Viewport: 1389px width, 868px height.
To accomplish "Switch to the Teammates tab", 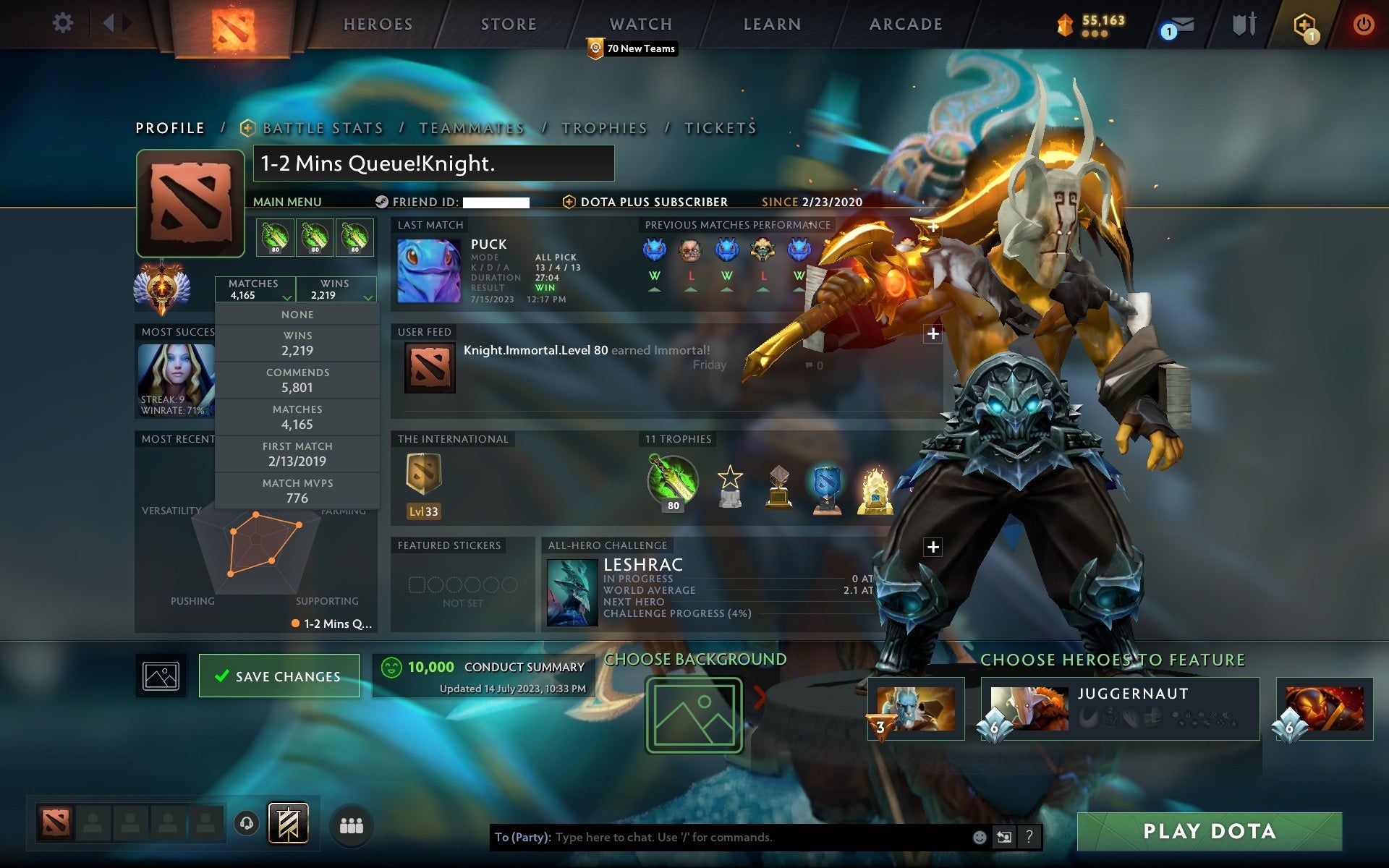I will pos(471,127).
